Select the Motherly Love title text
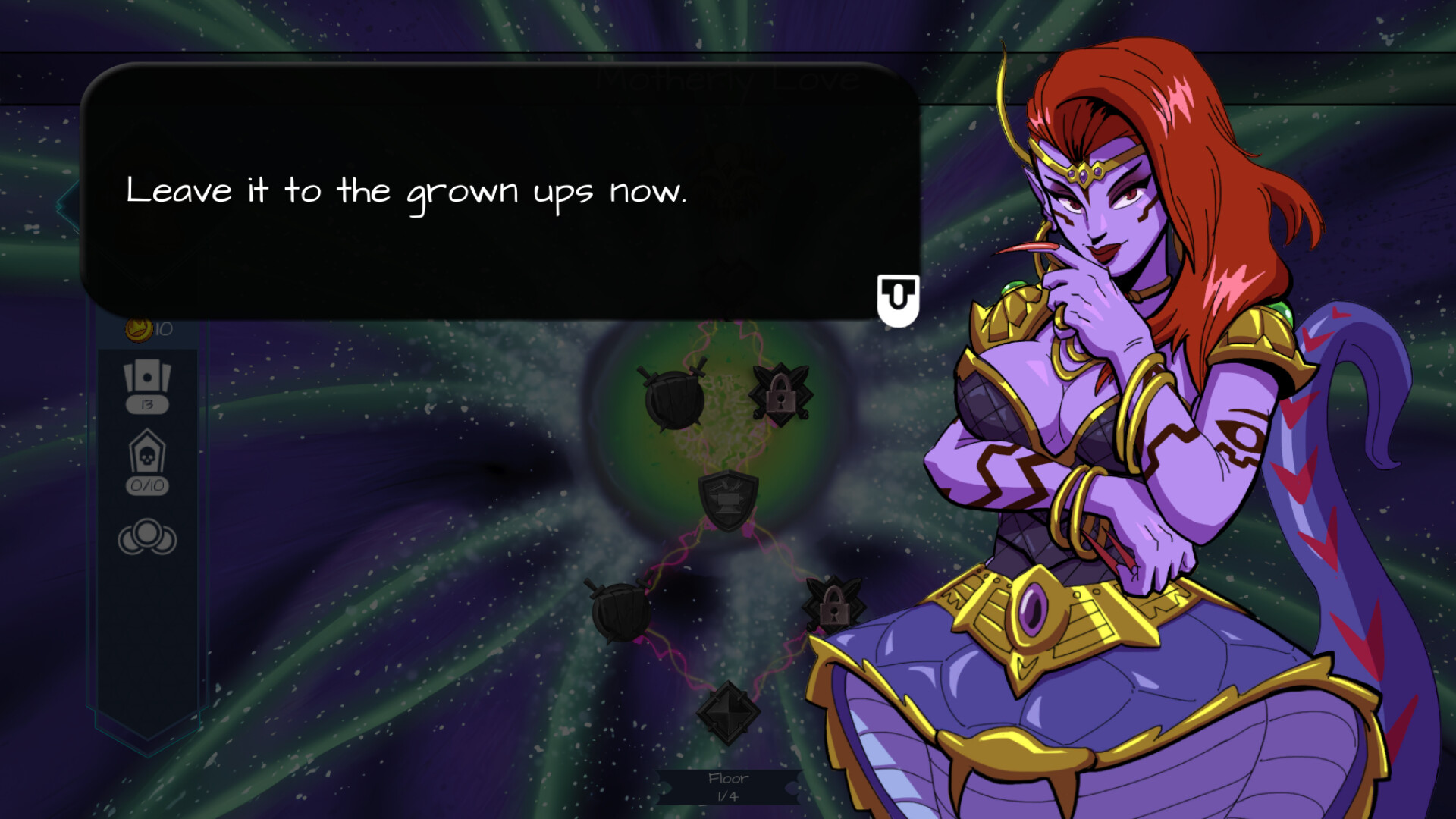 (x=726, y=78)
